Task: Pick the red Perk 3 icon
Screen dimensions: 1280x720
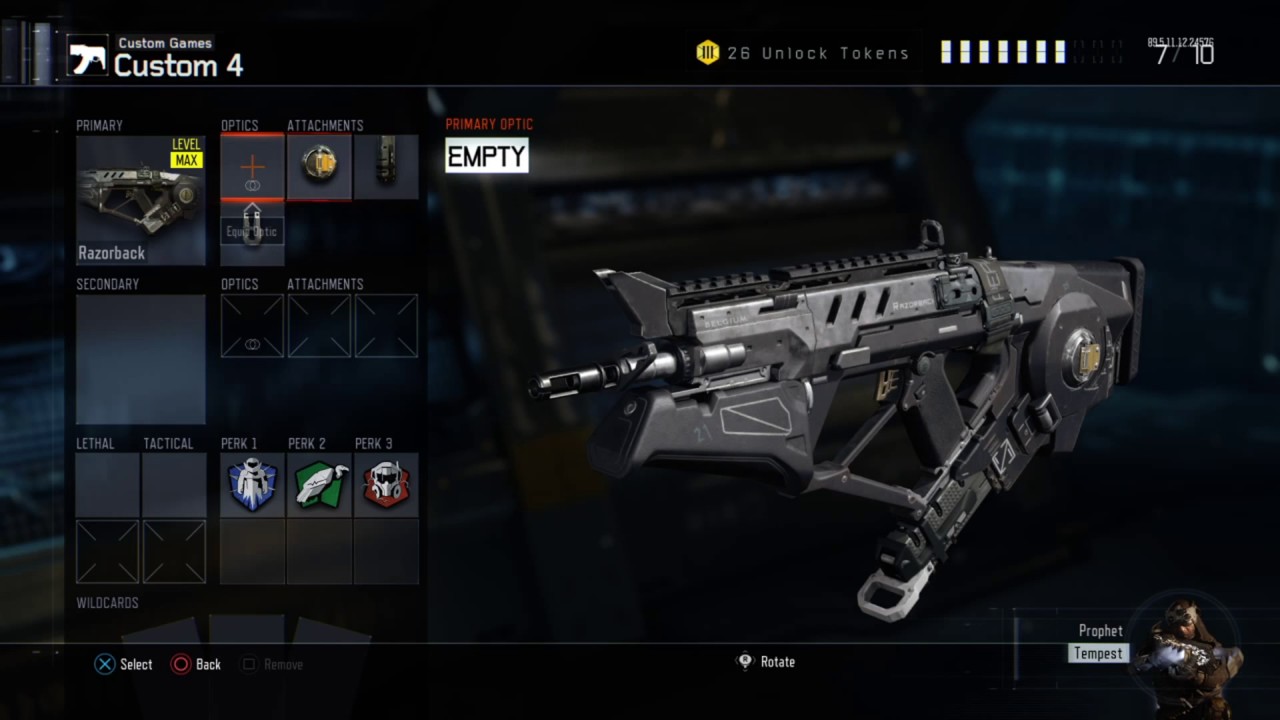Action: coord(386,485)
